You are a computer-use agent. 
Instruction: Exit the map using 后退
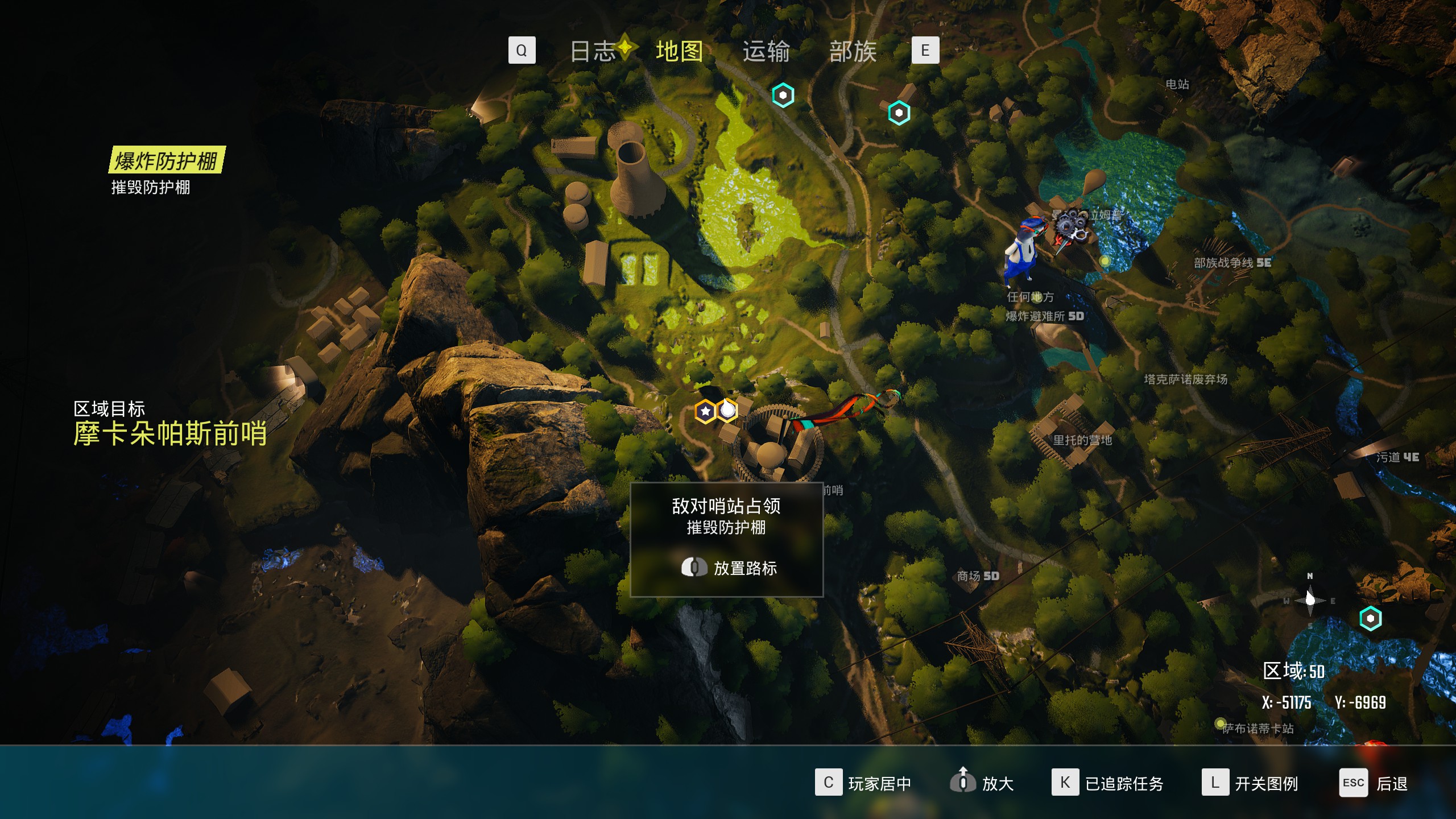[x=1374, y=783]
